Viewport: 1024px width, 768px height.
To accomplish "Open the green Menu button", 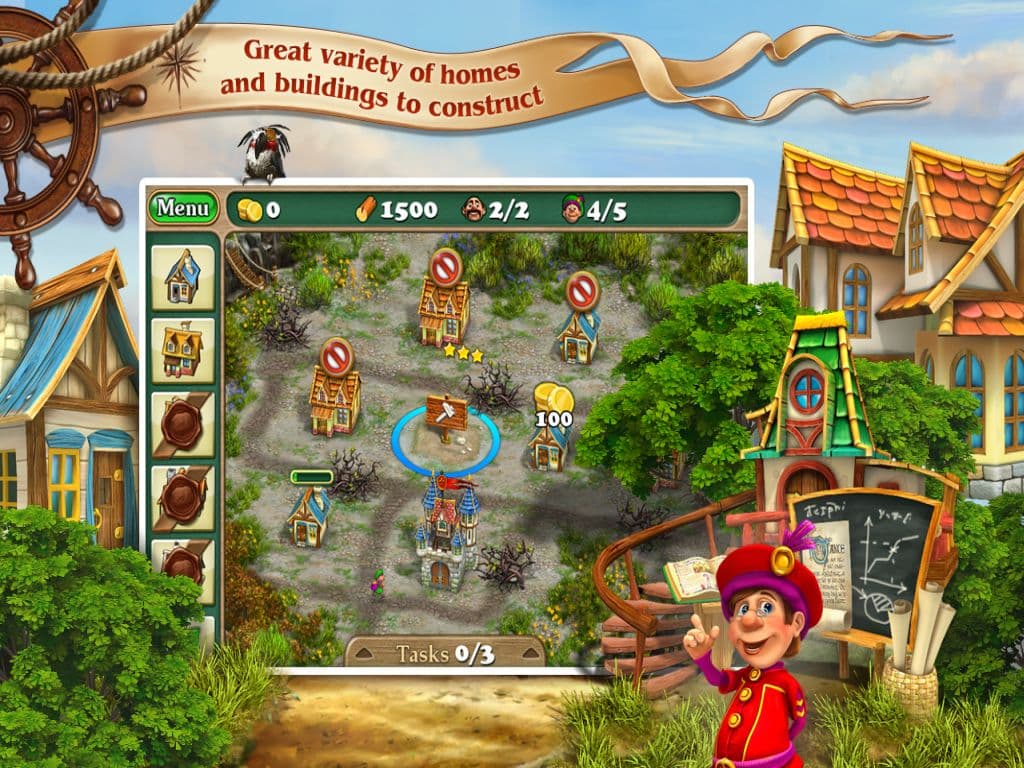I will point(183,208).
